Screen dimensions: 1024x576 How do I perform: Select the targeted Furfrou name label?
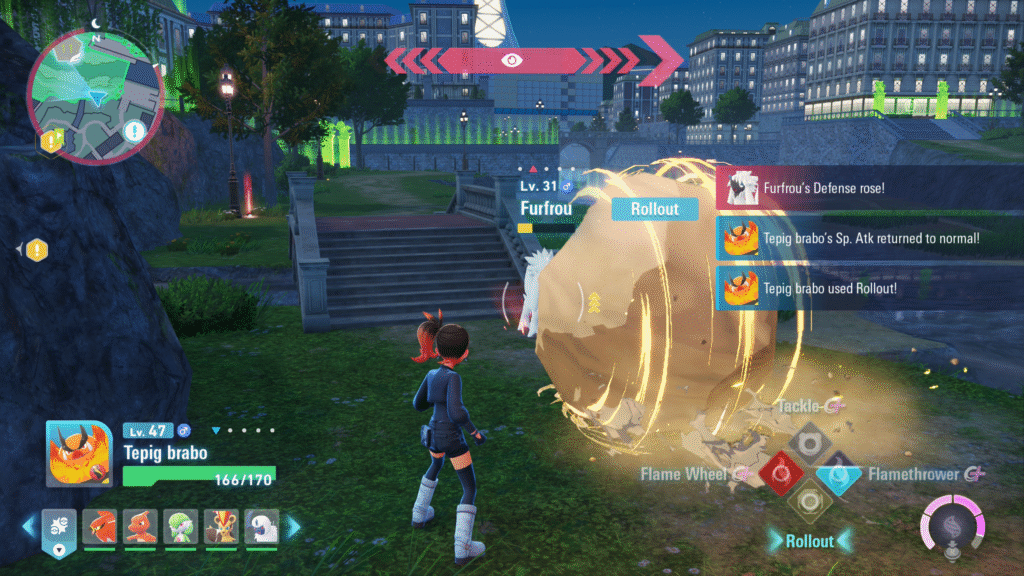tap(546, 208)
